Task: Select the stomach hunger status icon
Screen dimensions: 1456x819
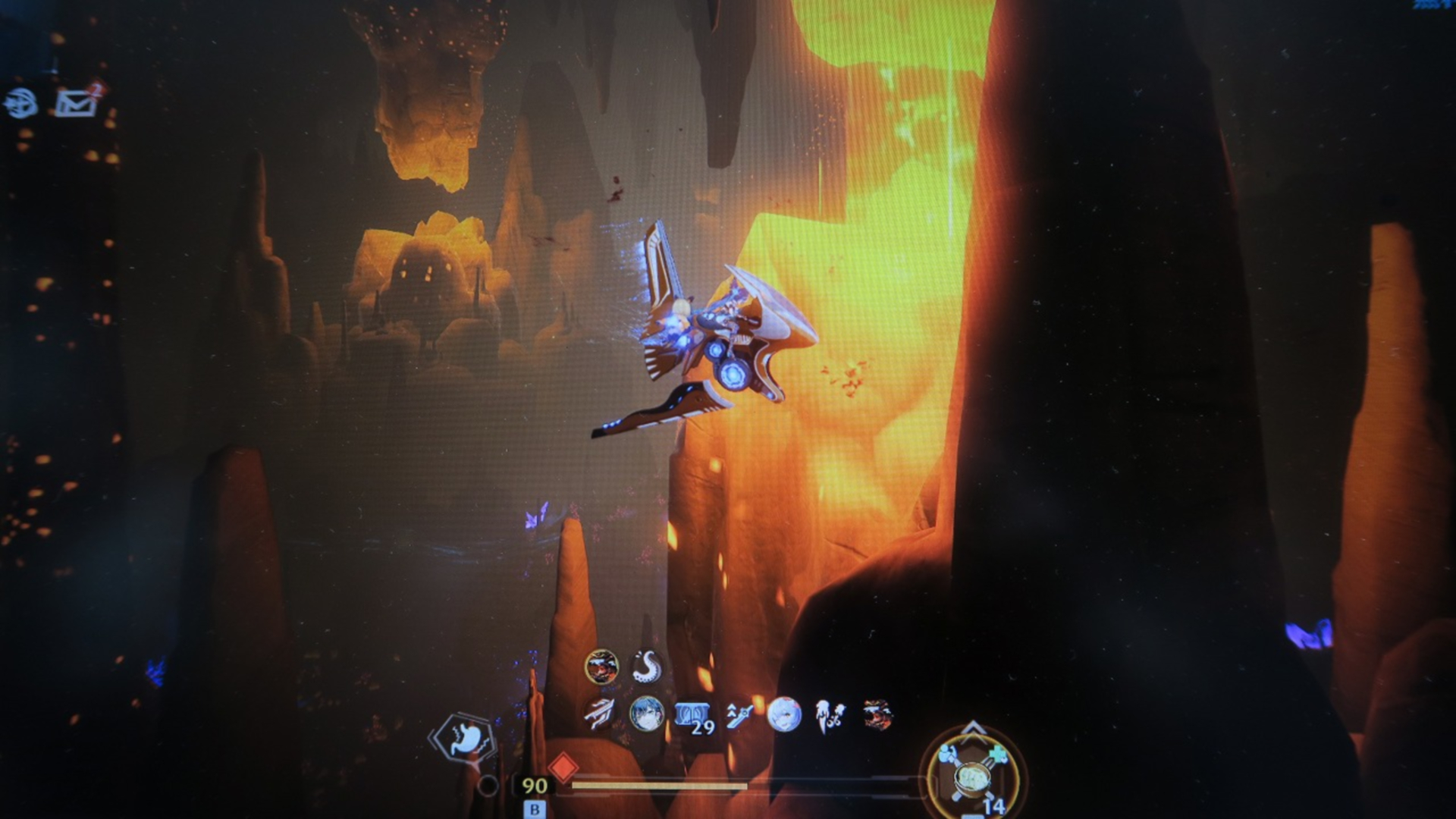Action: pyautogui.click(x=464, y=738)
